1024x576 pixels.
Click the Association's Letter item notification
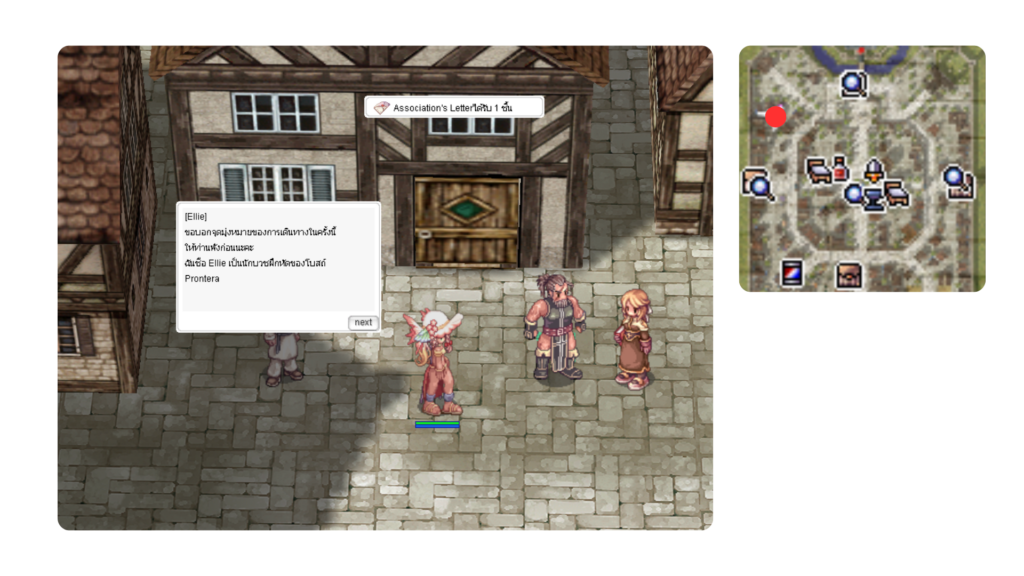454,107
